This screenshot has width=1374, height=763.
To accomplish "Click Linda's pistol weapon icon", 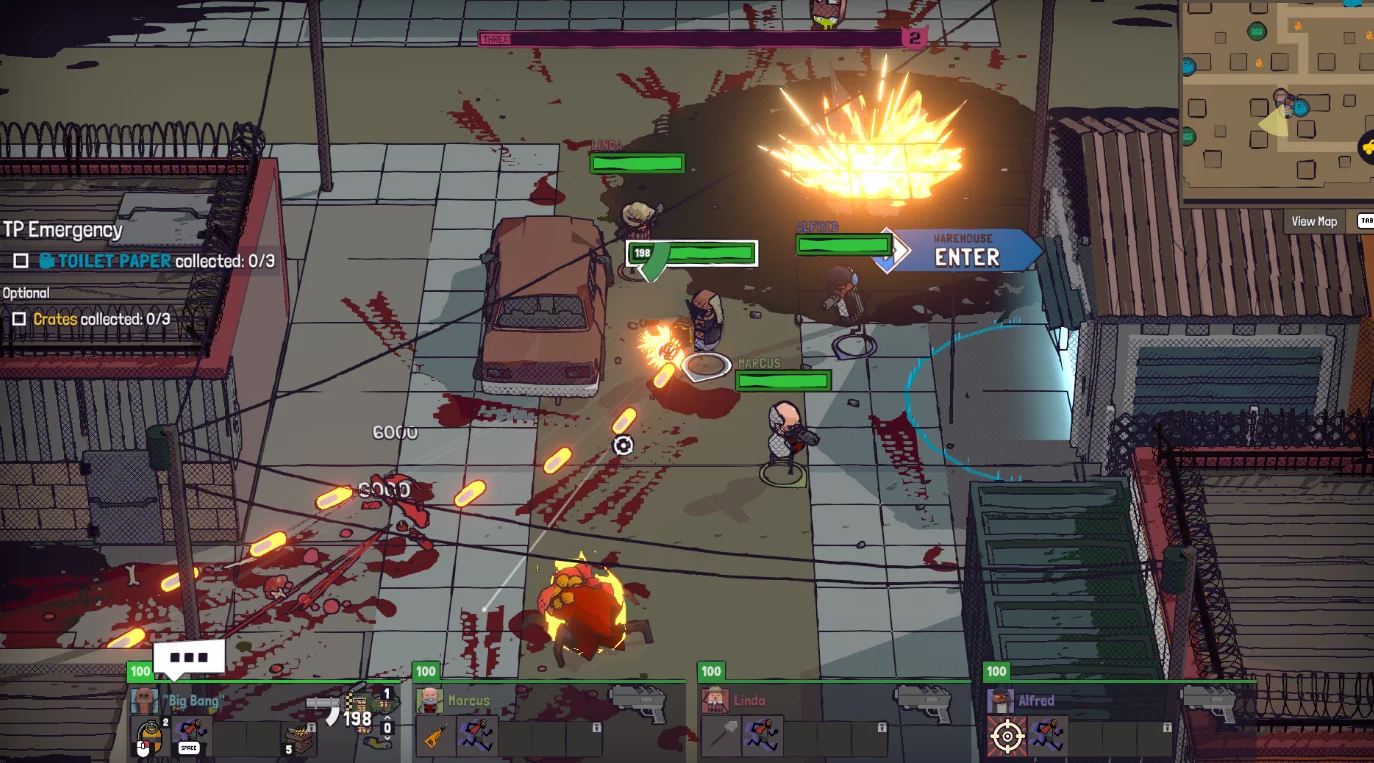I will (x=922, y=704).
